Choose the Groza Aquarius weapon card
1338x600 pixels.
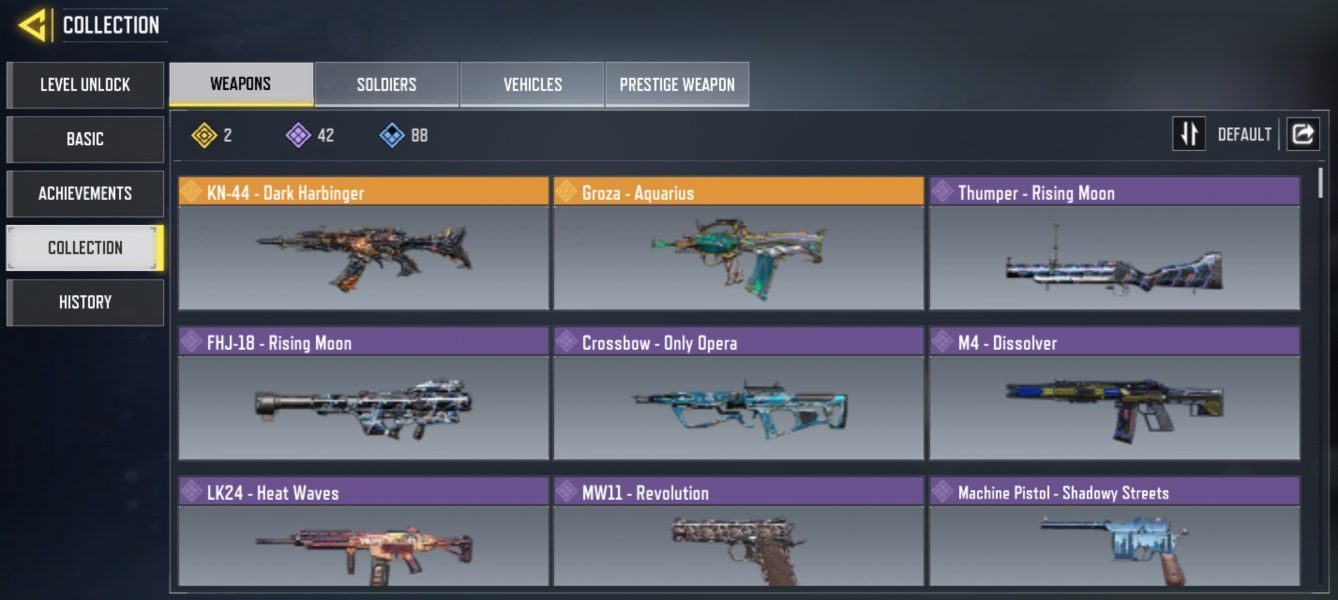coord(738,244)
